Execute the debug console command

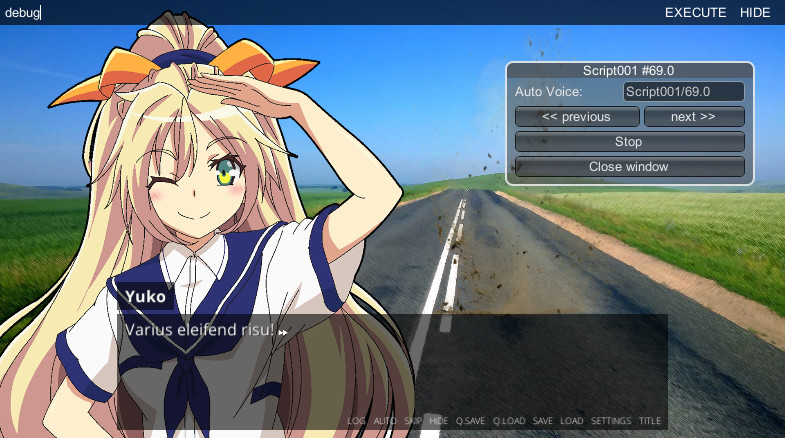coord(695,13)
